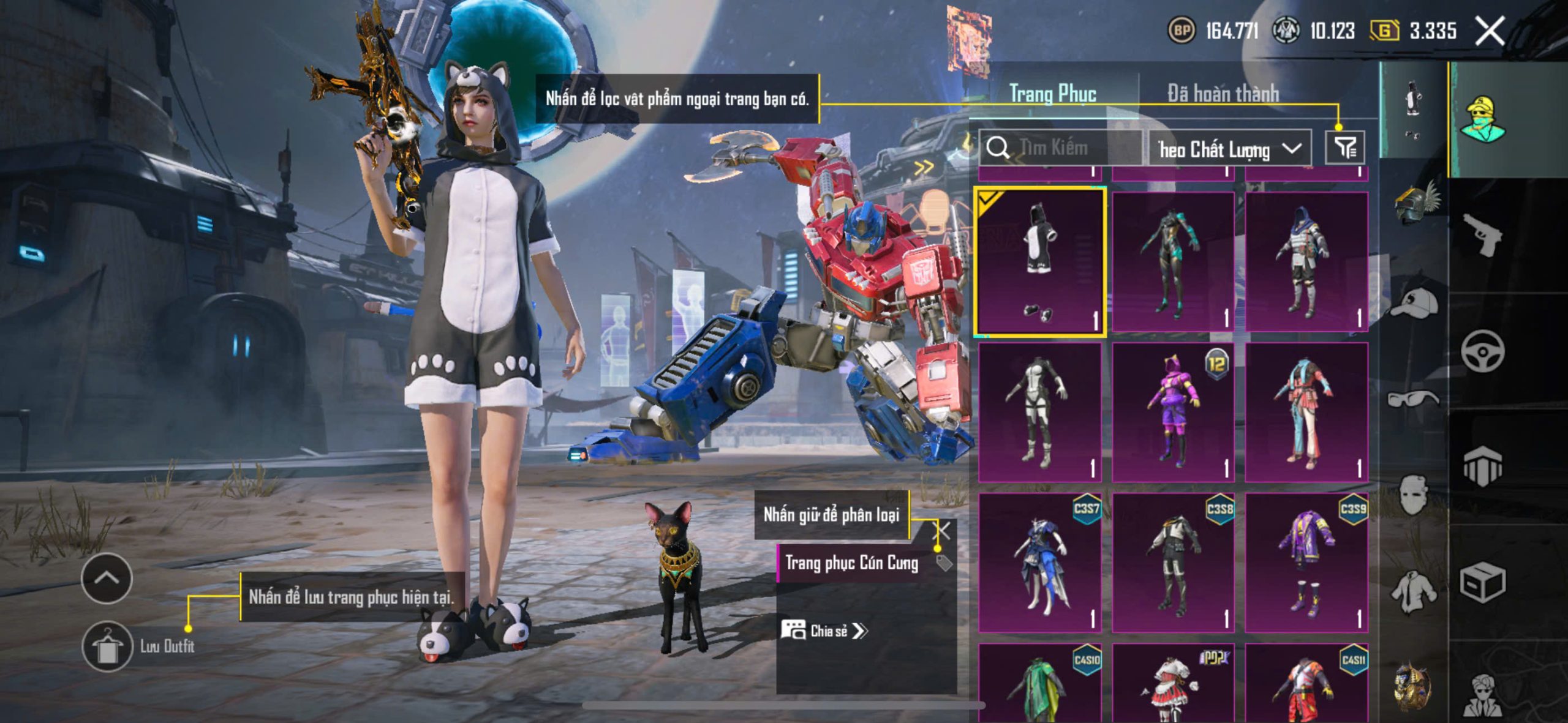Close the inventory screen with the X

pyautogui.click(x=1490, y=31)
